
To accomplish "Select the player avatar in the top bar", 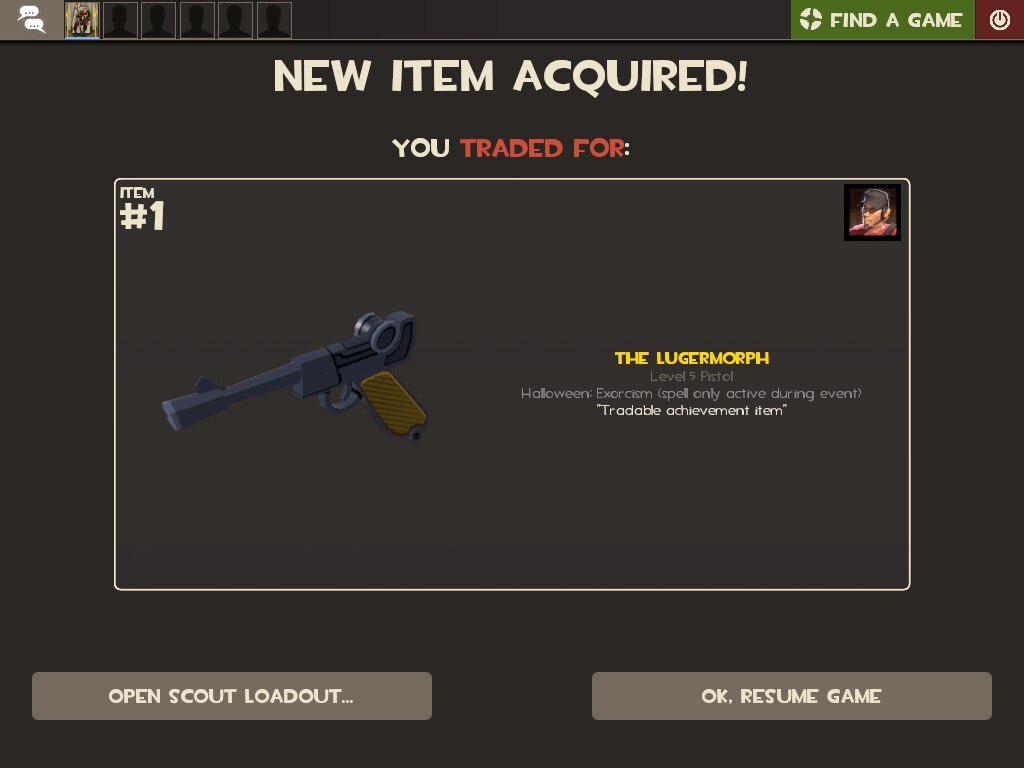I will (x=82, y=20).
